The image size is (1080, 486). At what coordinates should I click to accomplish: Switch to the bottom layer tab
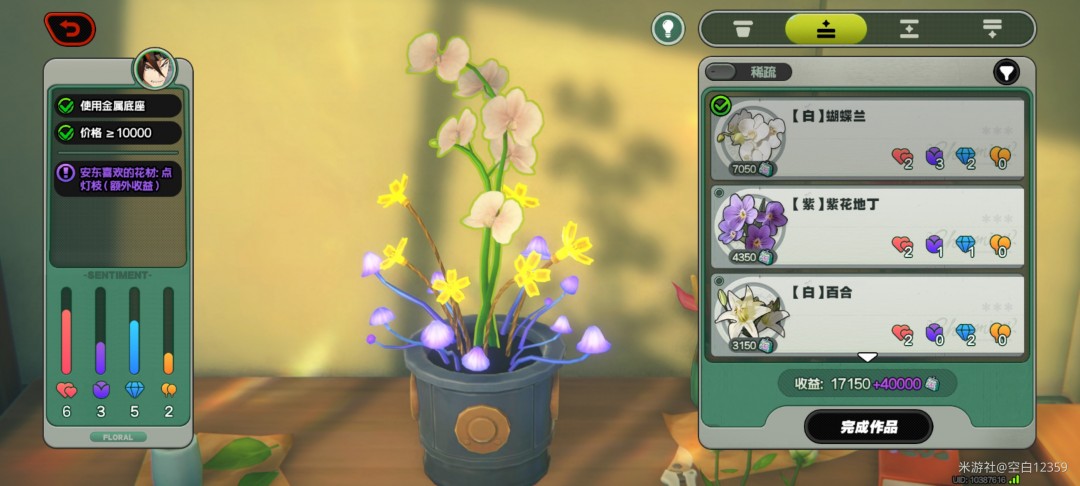click(991, 28)
